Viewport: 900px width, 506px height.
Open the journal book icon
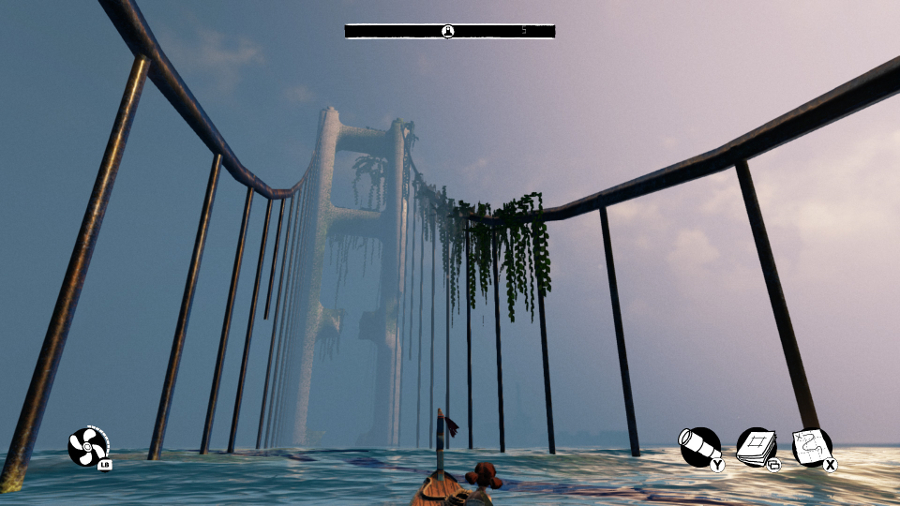[756, 447]
